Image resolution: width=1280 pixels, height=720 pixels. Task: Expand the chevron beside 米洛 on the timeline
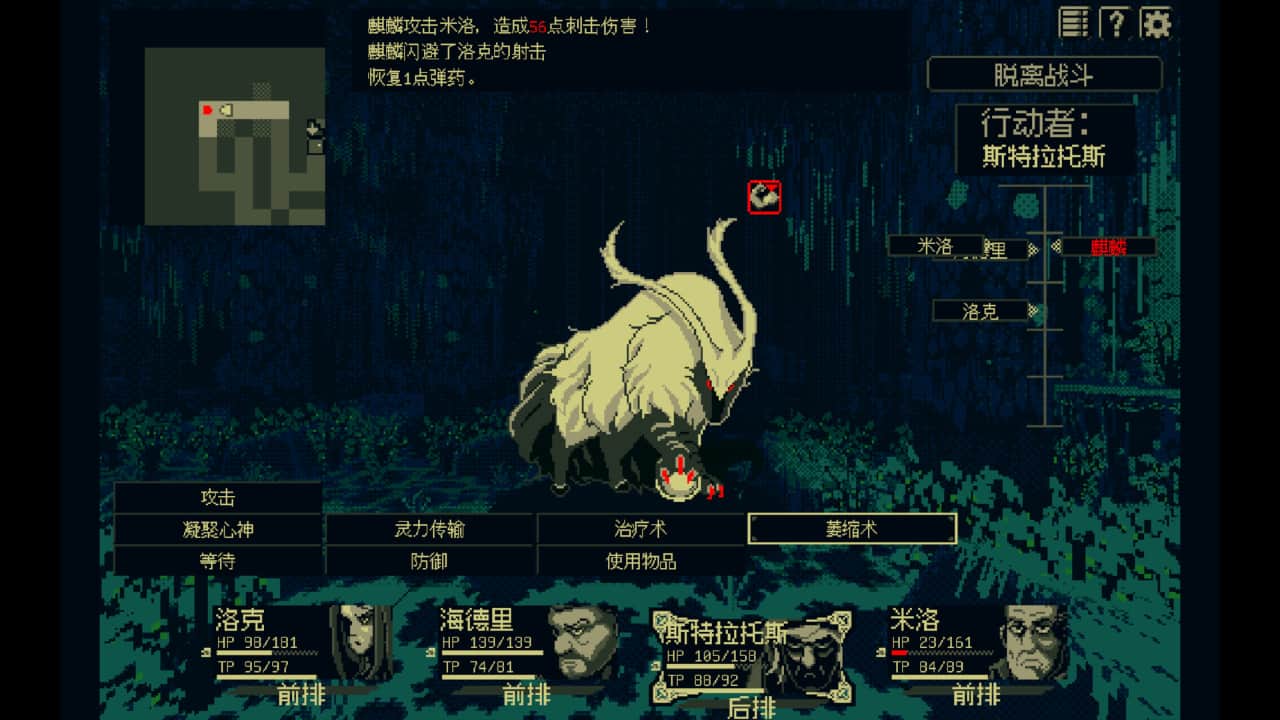coord(1032,248)
